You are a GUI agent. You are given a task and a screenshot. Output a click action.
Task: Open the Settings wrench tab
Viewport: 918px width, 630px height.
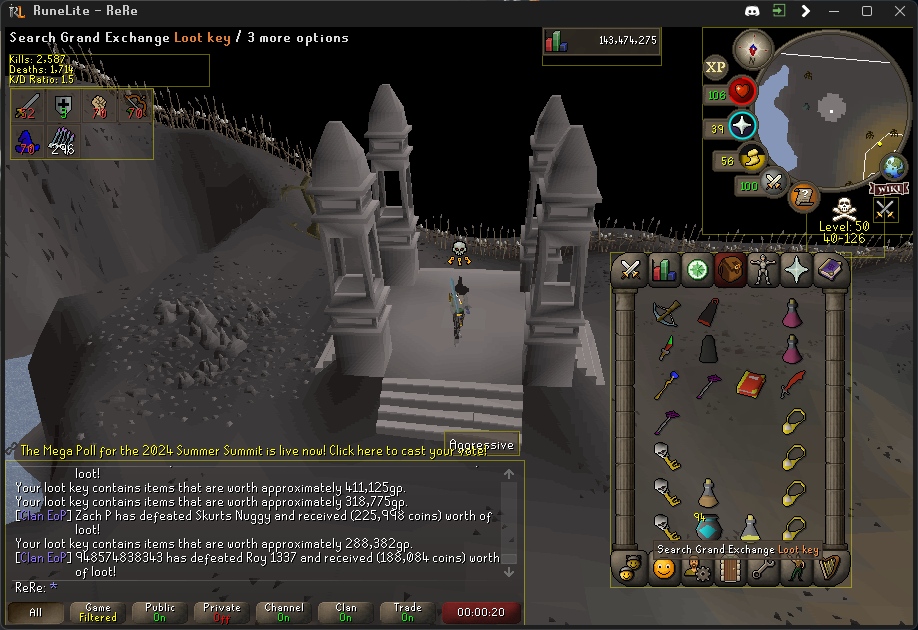point(763,569)
